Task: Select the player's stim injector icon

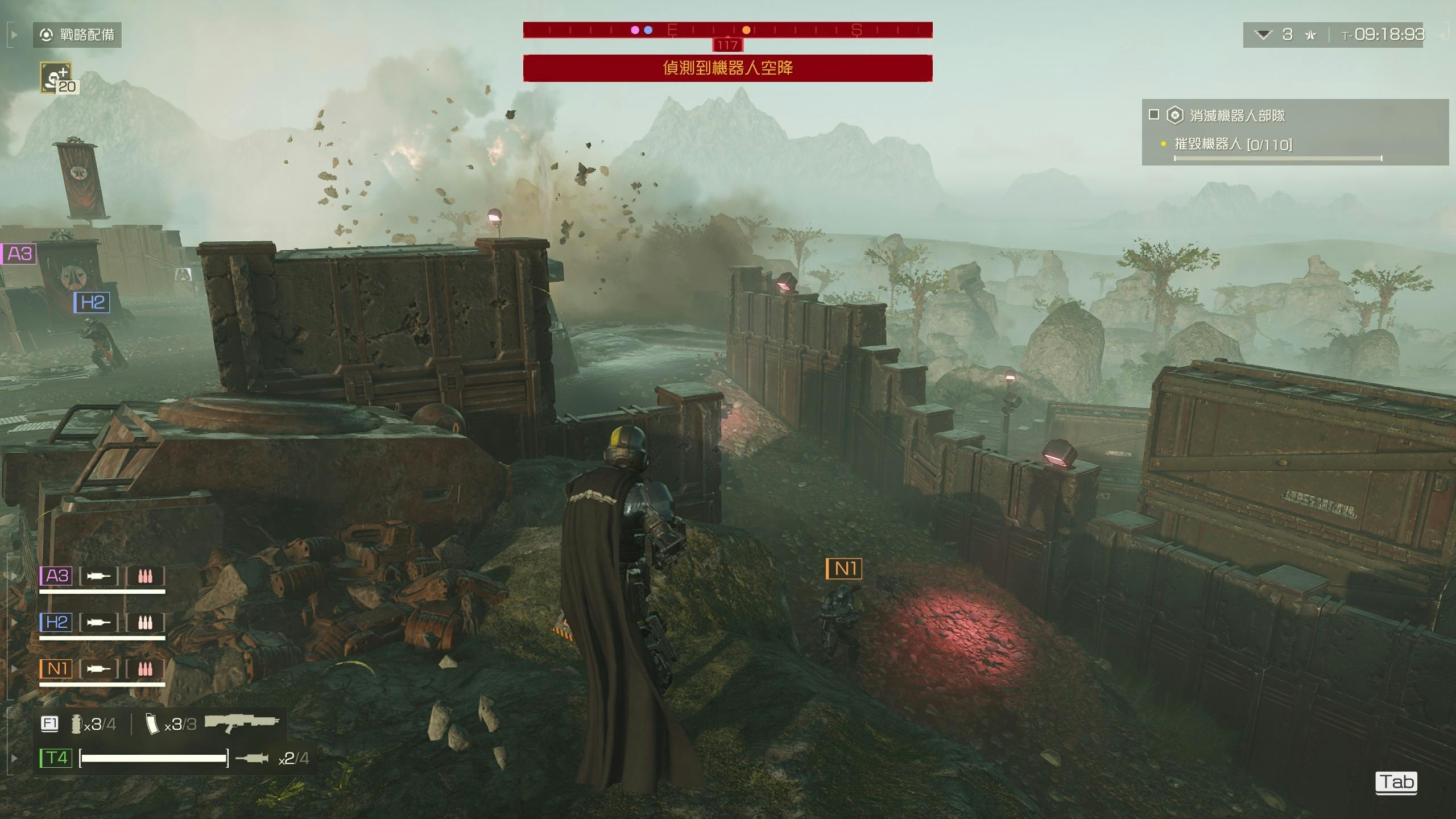Action: (251, 758)
